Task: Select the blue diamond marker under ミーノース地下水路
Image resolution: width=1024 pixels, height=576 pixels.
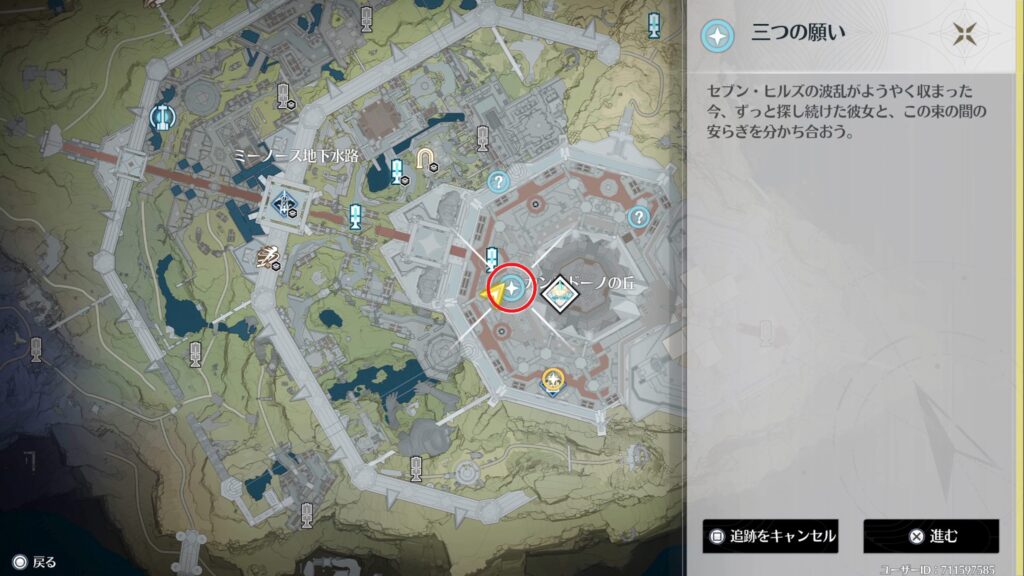Action: [x=285, y=204]
